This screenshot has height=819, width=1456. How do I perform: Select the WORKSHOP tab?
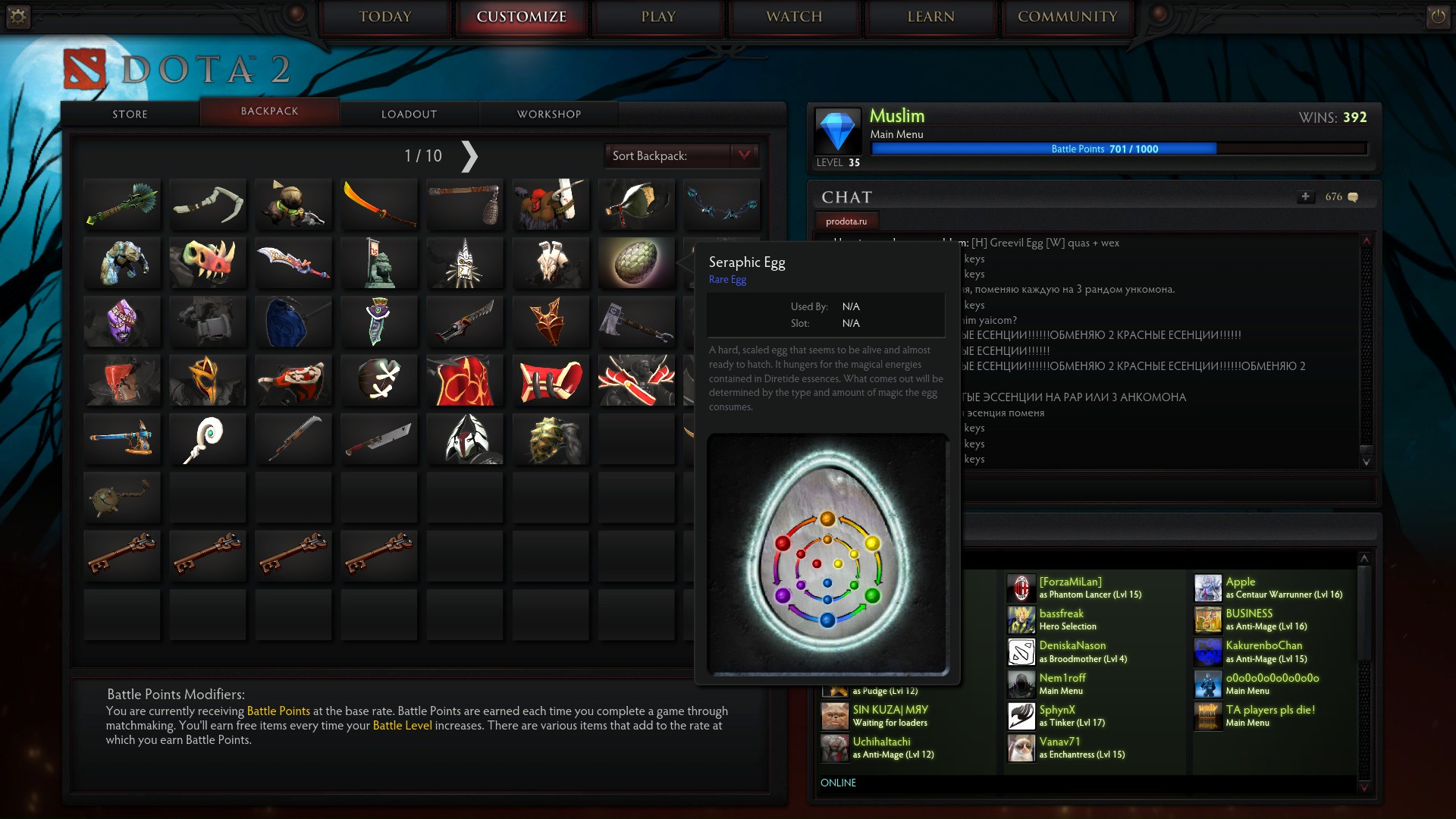(x=549, y=114)
